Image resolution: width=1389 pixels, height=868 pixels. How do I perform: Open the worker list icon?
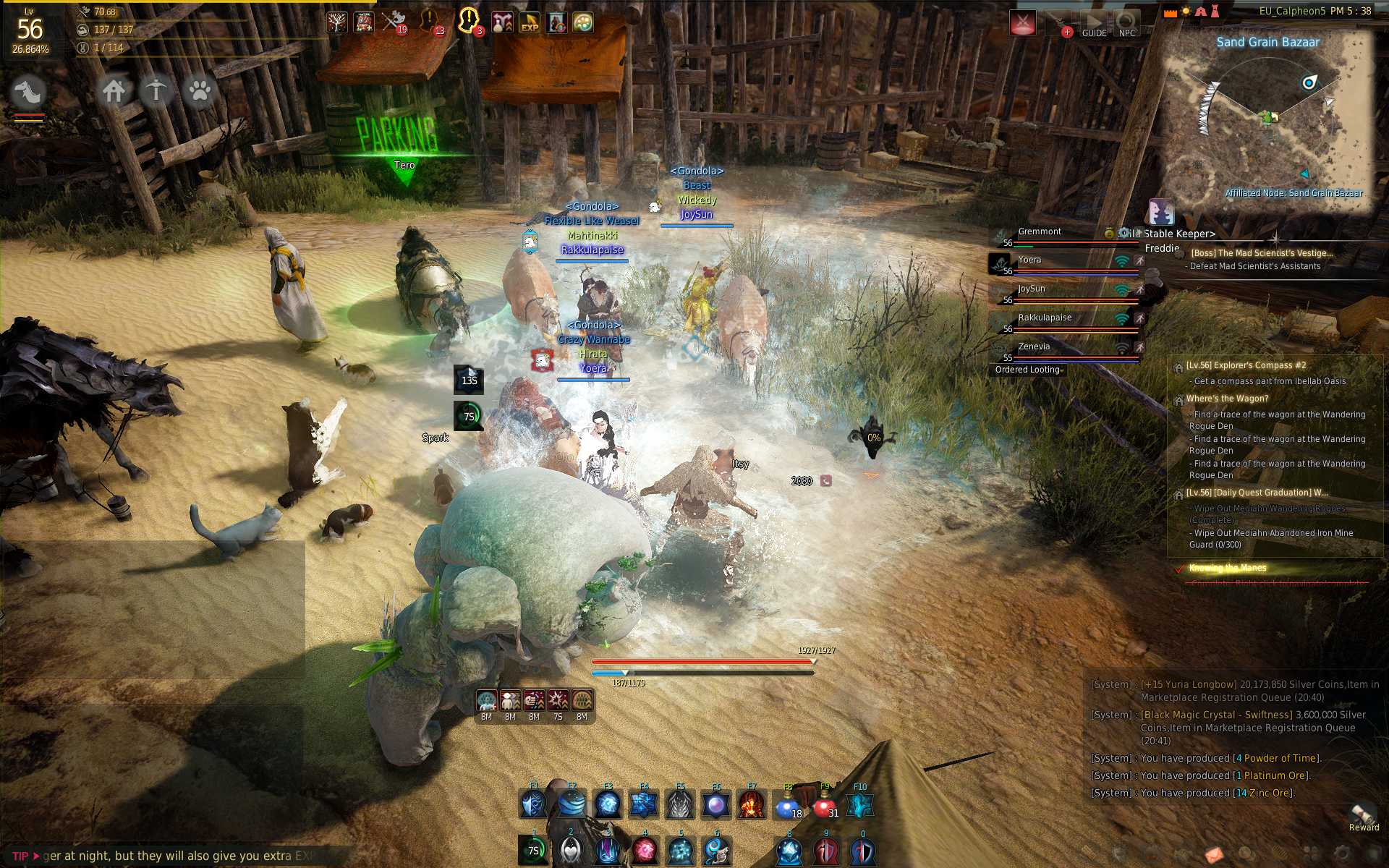[x=156, y=91]
